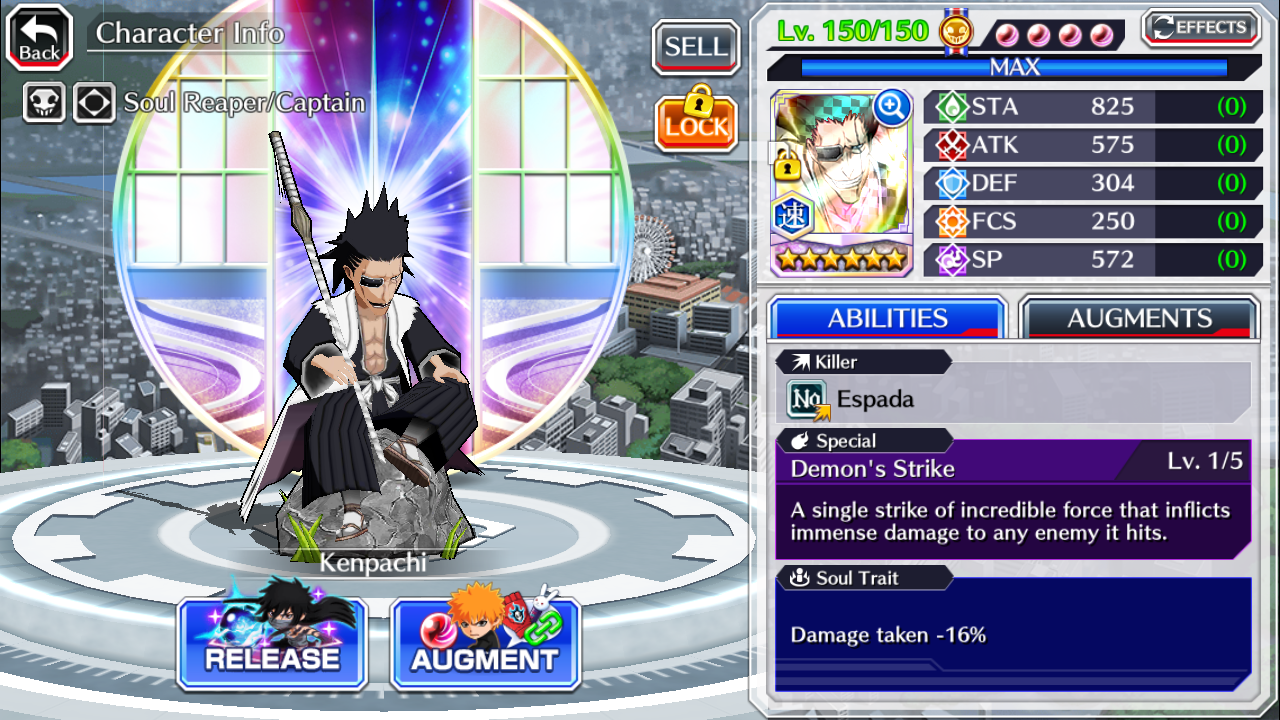
Task: Open the AUGMENT menu
Action: click(485, 645)
